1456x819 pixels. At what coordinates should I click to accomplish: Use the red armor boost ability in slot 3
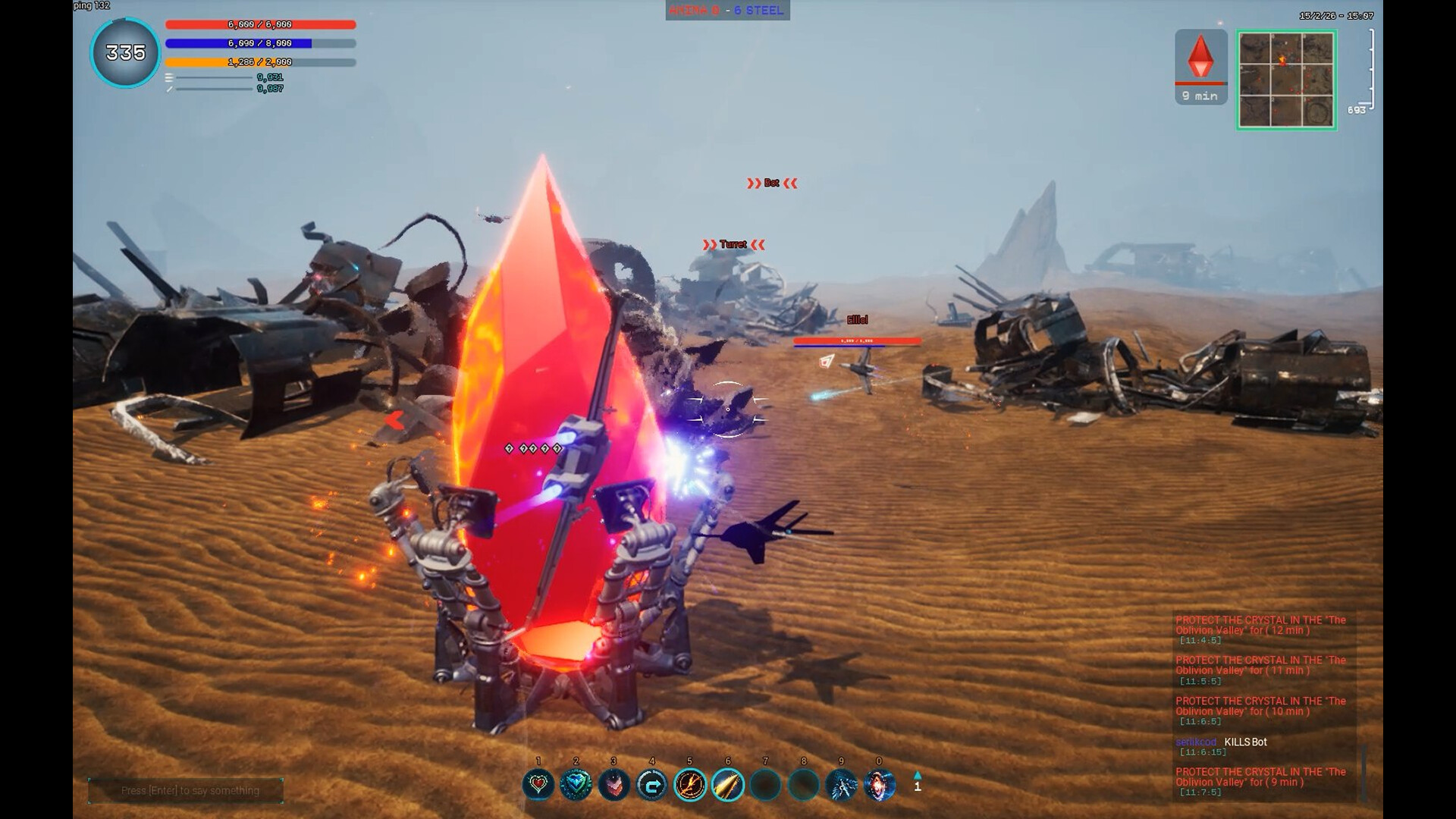pyautogui.click(x=614, y=785)
